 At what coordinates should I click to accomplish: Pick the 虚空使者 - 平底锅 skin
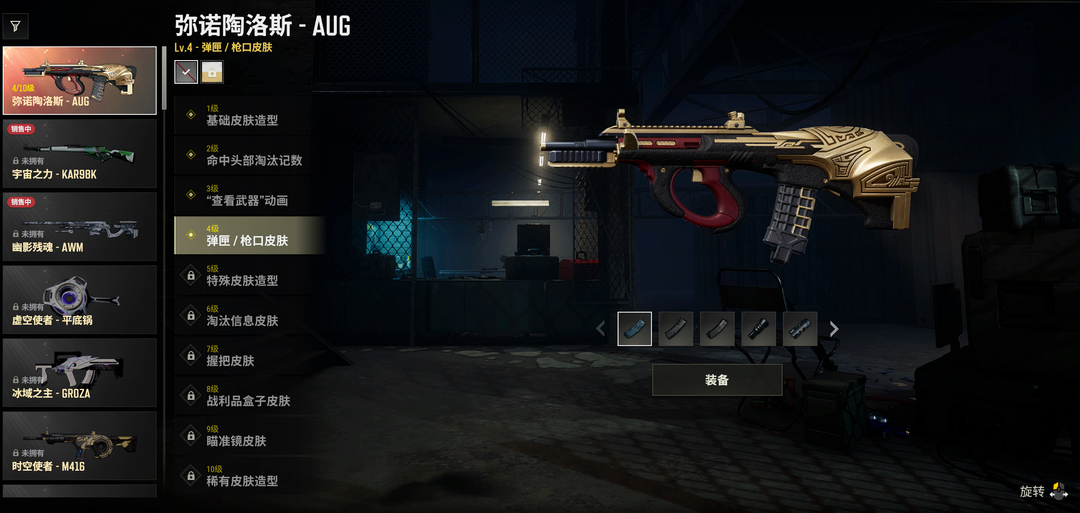coord(80,299)
